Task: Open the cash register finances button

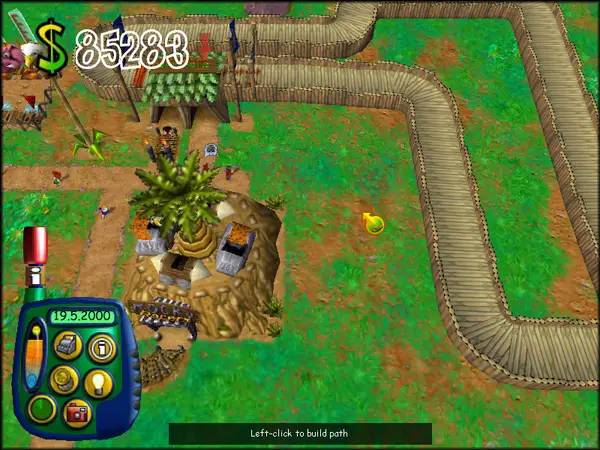Action: [67, 346]
